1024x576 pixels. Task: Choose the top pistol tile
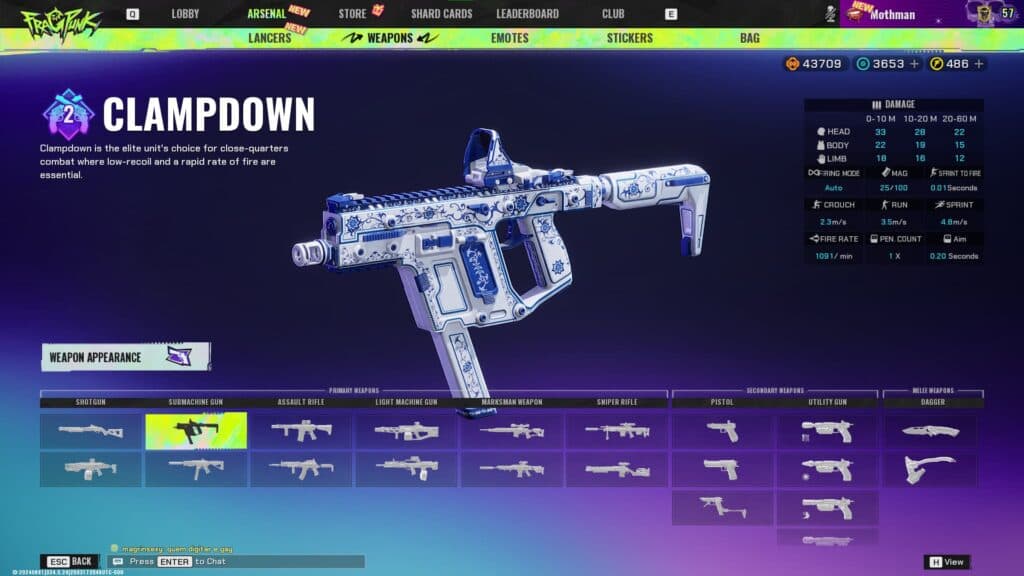pos(722,431)
